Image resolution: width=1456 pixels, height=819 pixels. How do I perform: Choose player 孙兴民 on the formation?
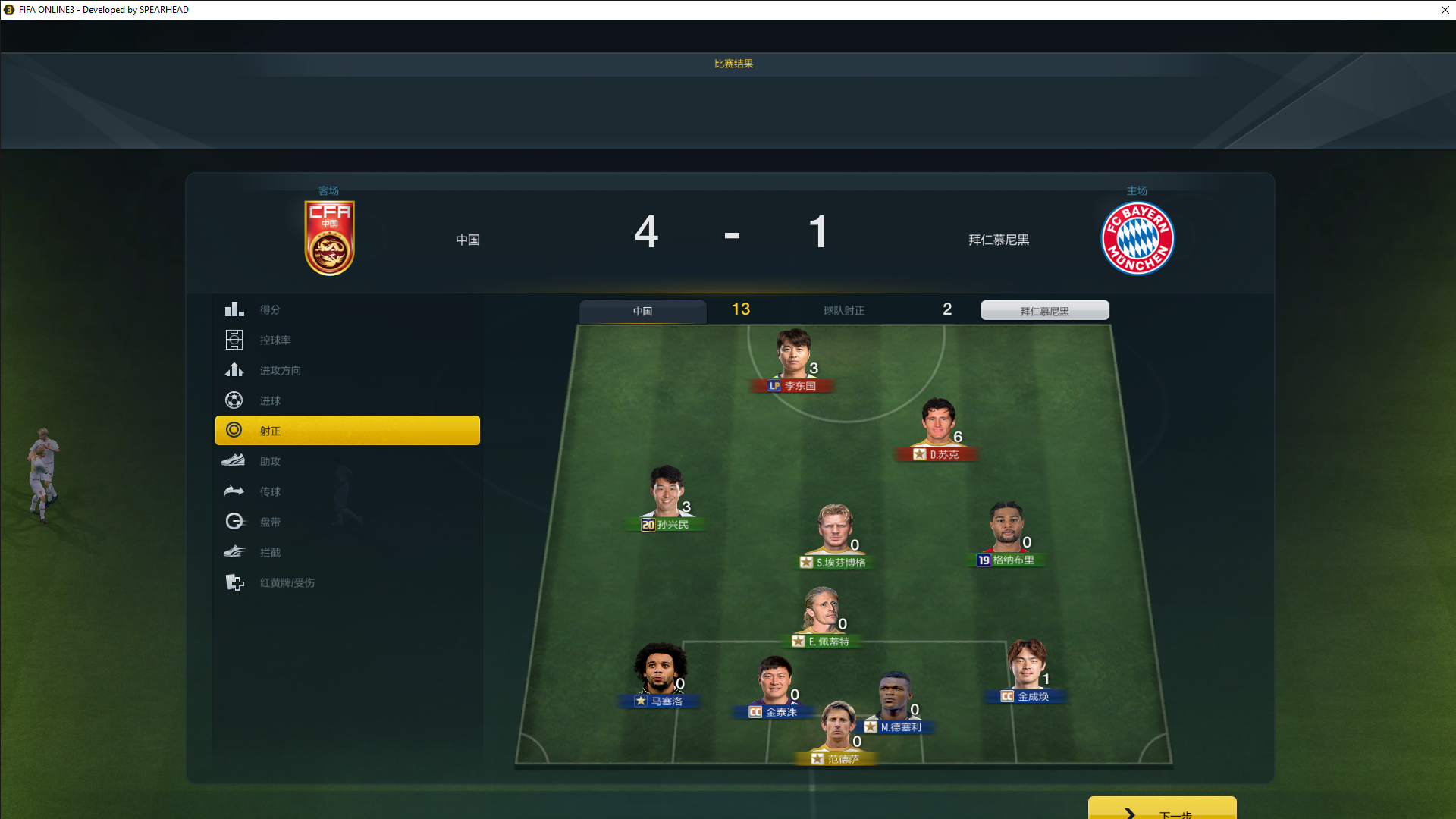tap(667, 497)
